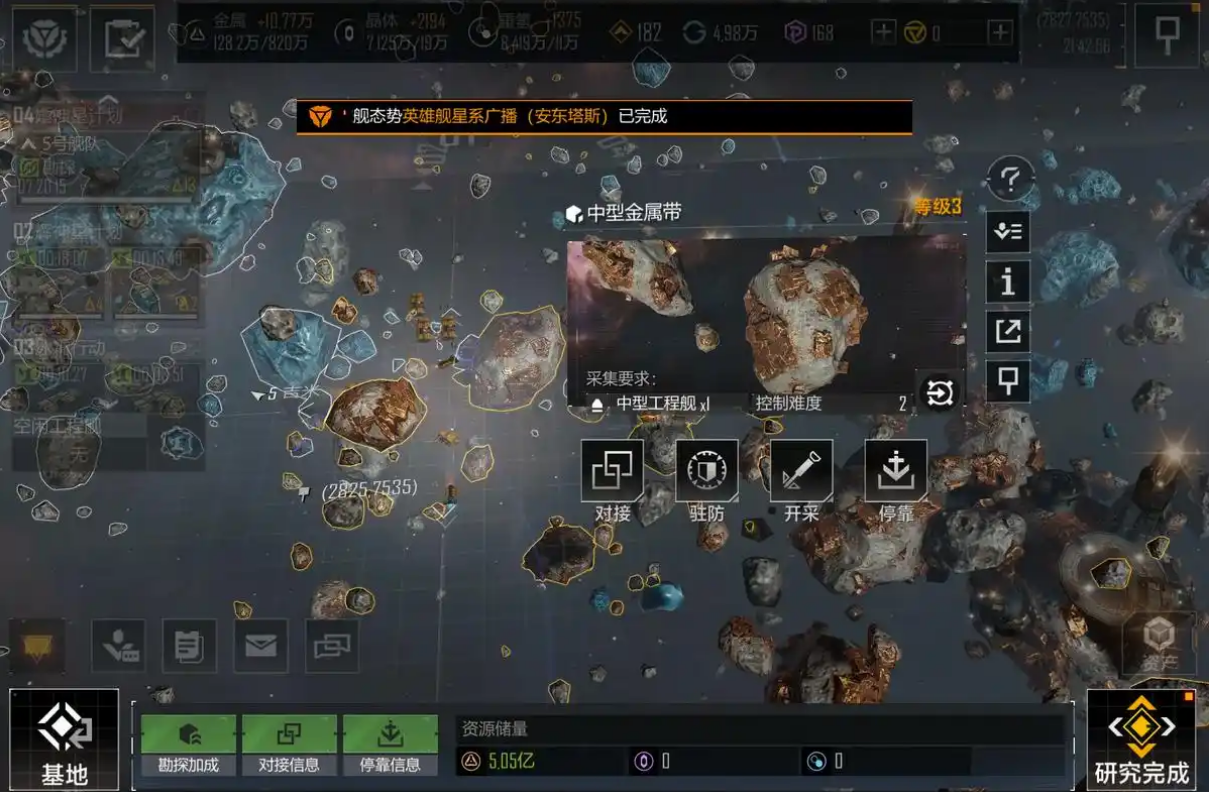Screen dimensions: 1209x792
Task: Open the 资产 assets button
Action: coord(1158,644)
